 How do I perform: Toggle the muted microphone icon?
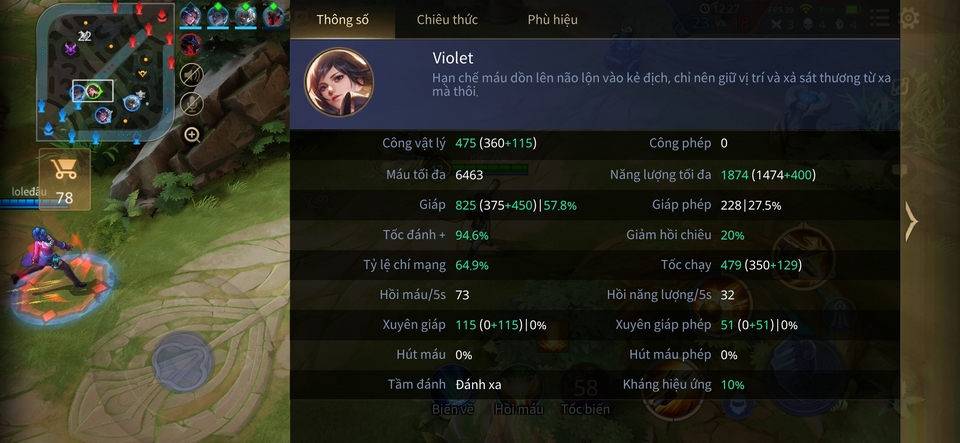tap(191, 103)
